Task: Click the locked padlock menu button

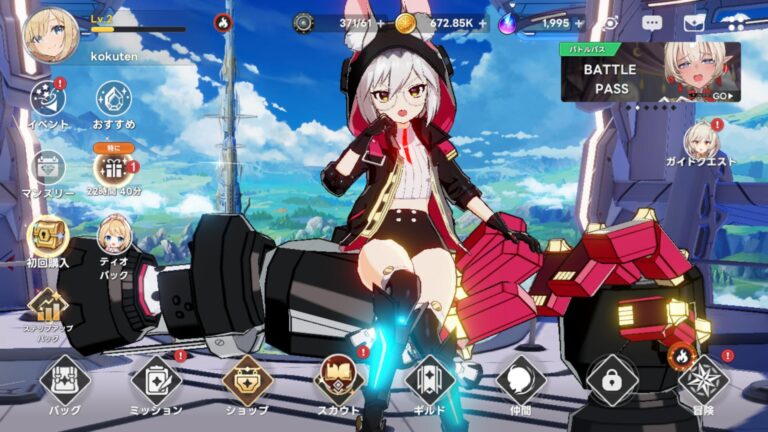Action: coord(612,381)
